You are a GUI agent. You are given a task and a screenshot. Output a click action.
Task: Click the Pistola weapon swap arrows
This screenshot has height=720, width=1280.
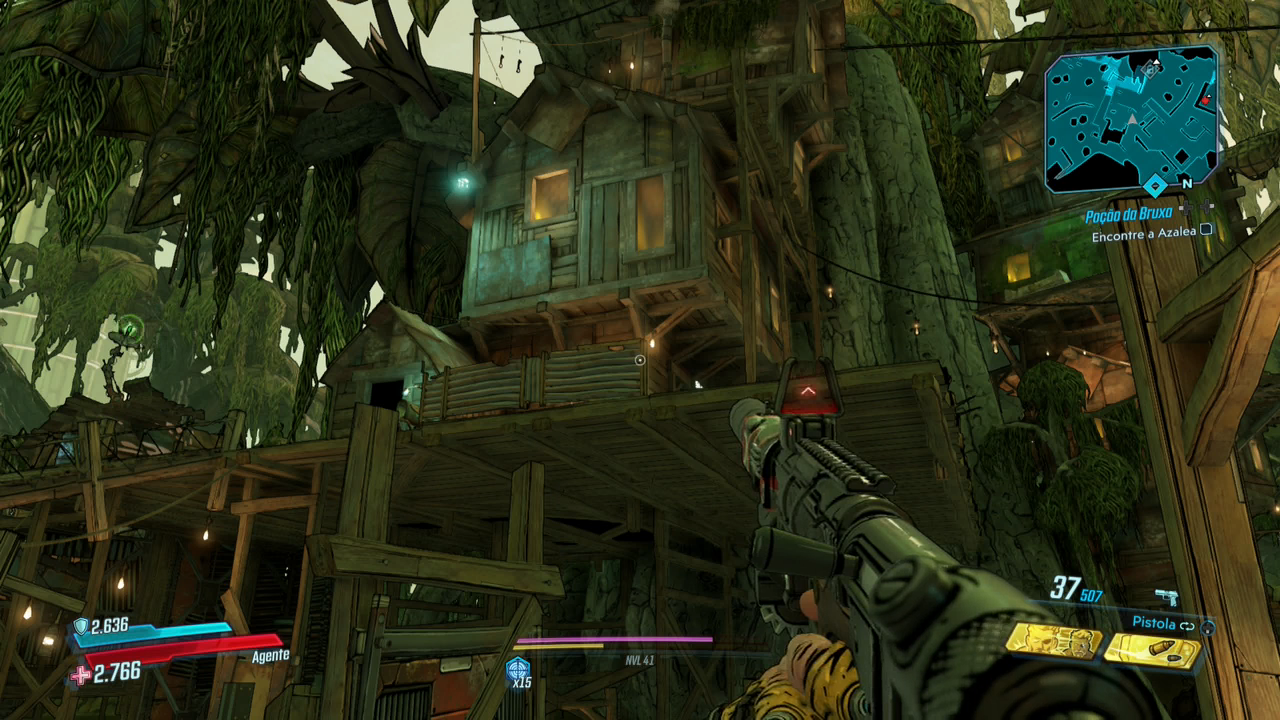(x=1187, y=625)
